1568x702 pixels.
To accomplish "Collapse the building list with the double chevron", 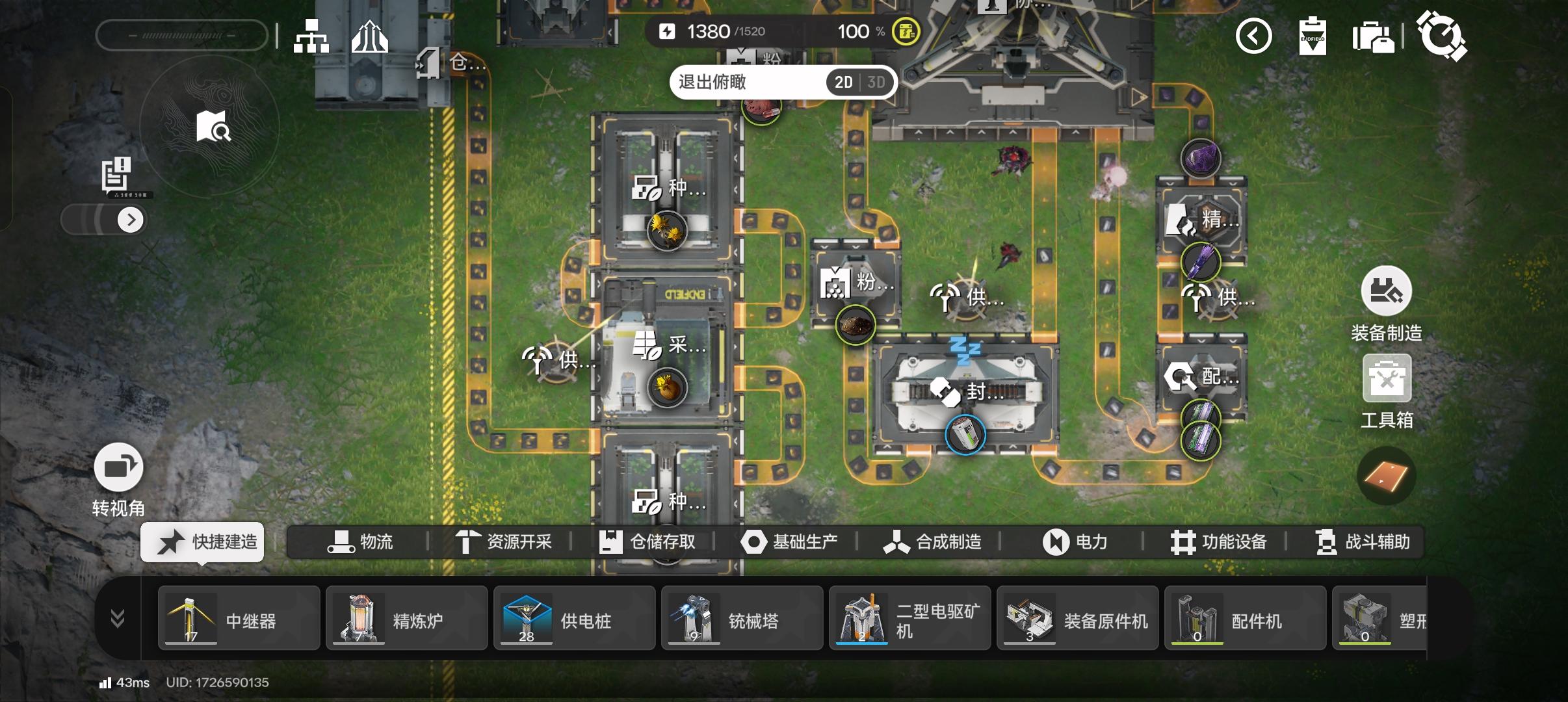I will 117,618.
